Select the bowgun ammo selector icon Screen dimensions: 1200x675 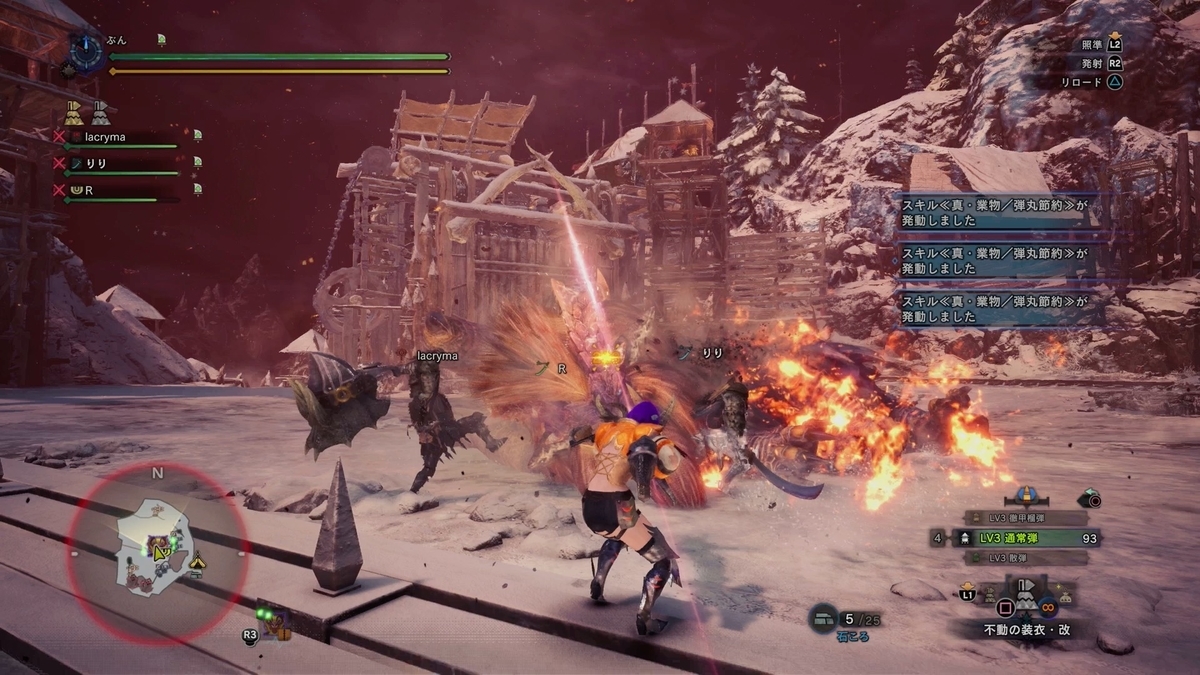pos(1024,495)
